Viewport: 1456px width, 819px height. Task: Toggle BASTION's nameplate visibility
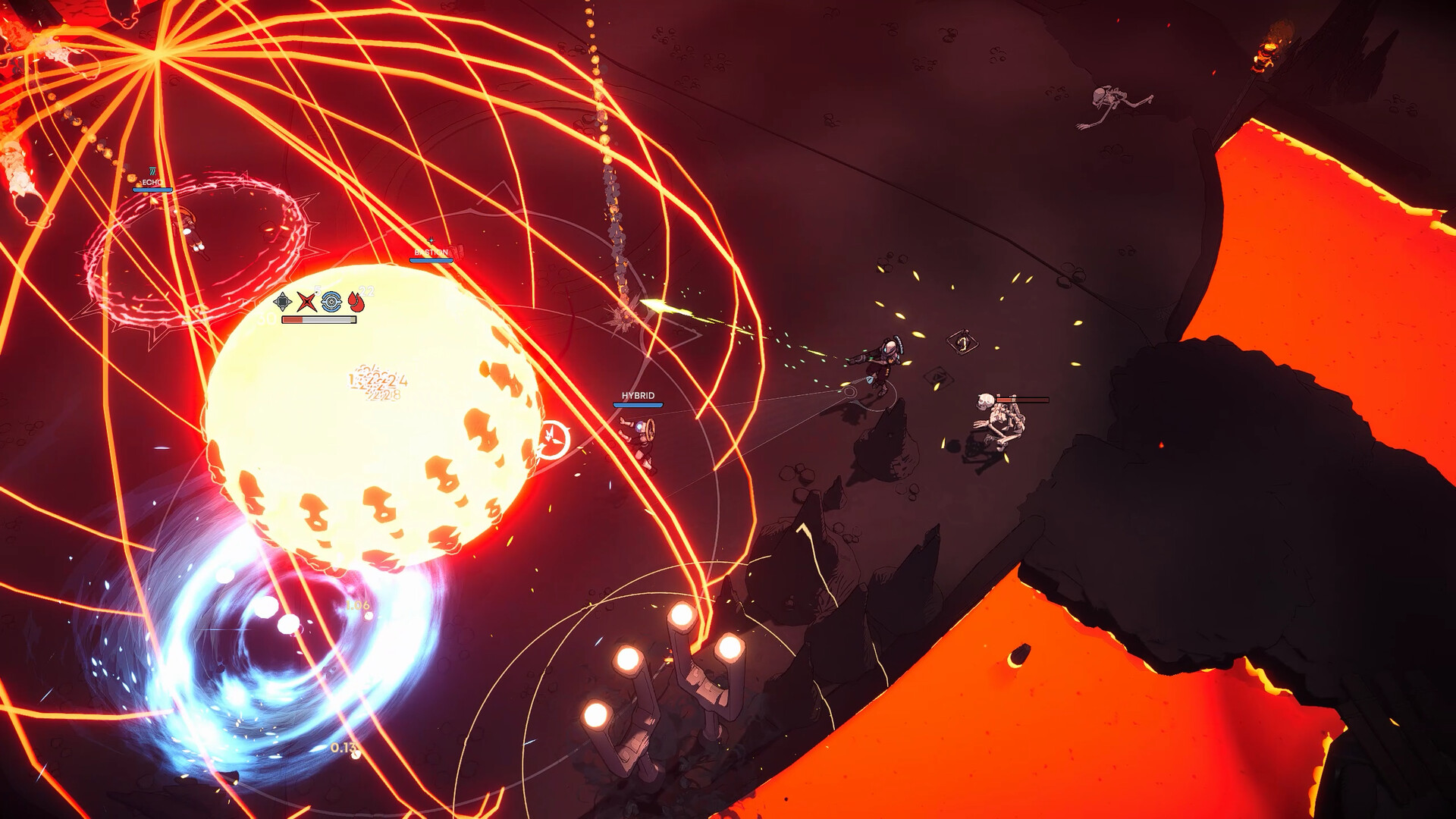click(x=431, y=252)
